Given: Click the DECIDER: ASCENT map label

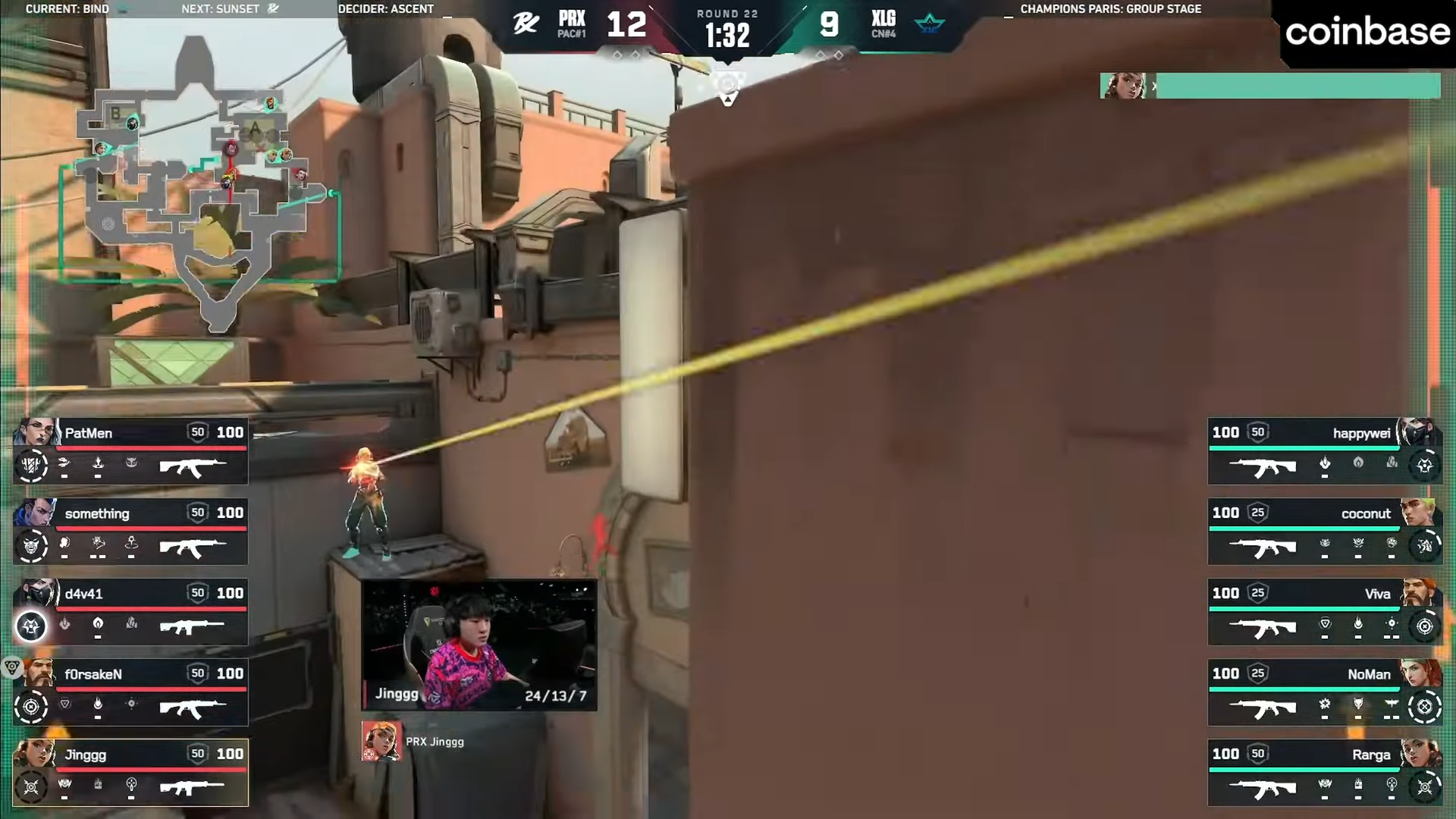Looking at the screenshot, I should pos(386,9).
